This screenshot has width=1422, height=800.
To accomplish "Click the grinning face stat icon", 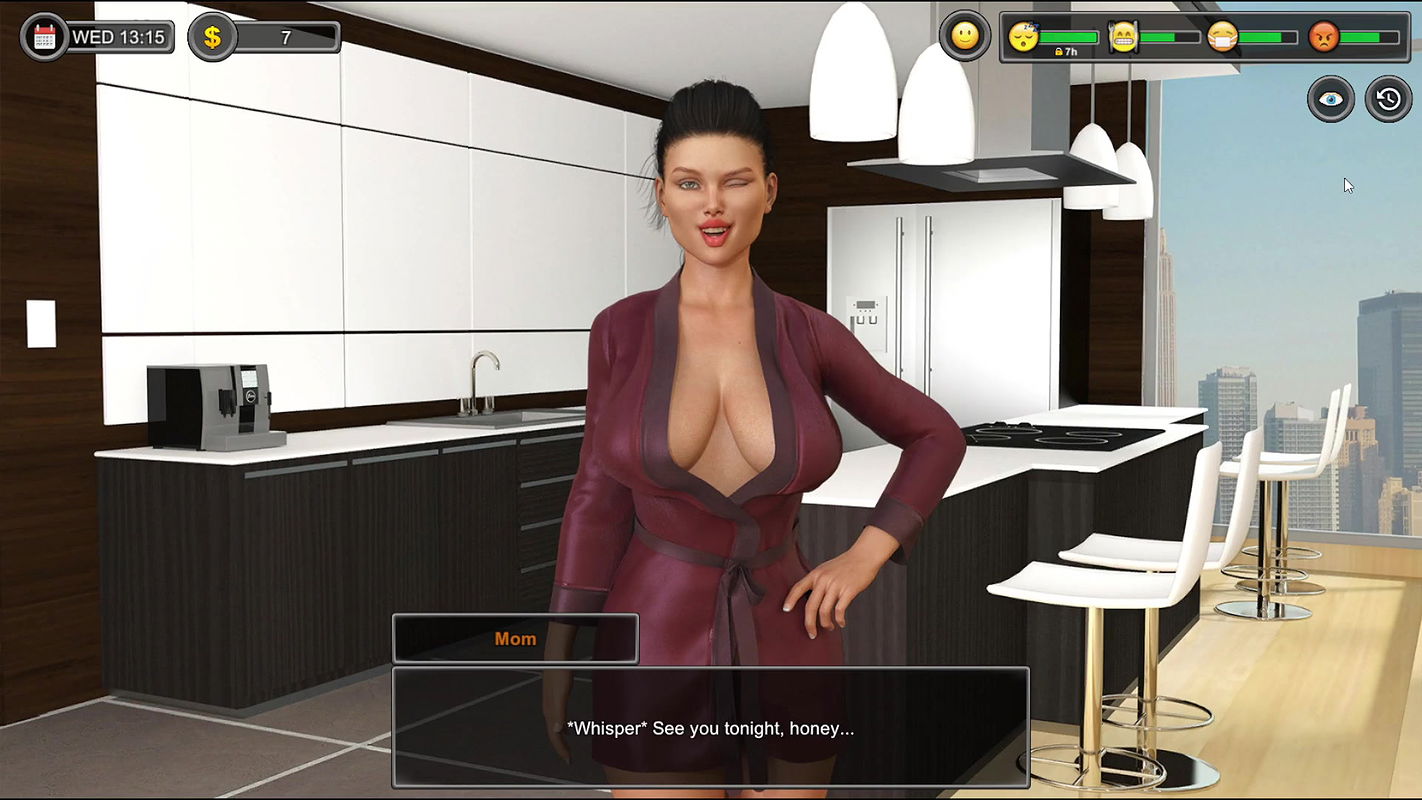I will (1124, 38).
